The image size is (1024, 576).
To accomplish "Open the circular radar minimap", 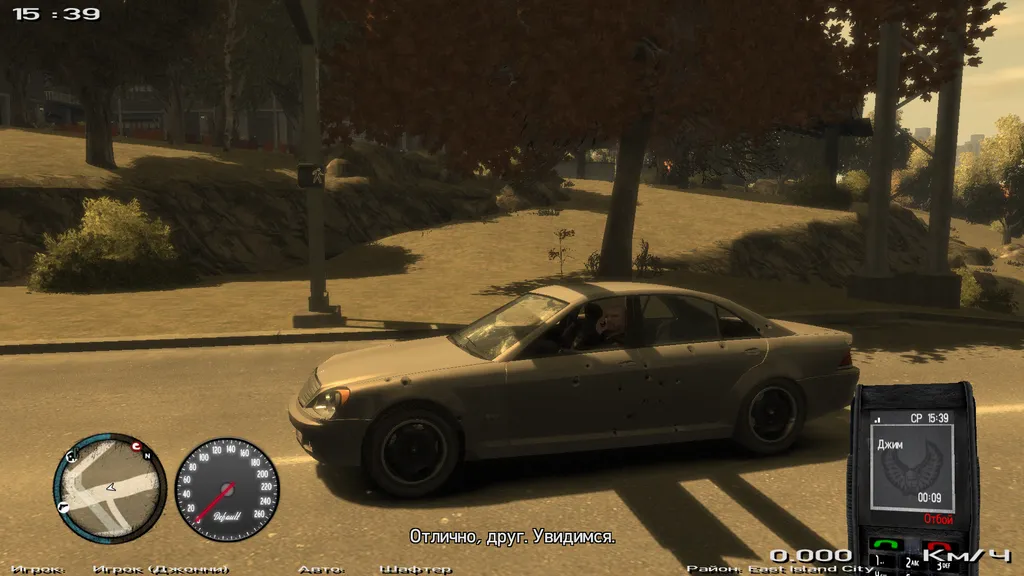I will coord(109,489).
